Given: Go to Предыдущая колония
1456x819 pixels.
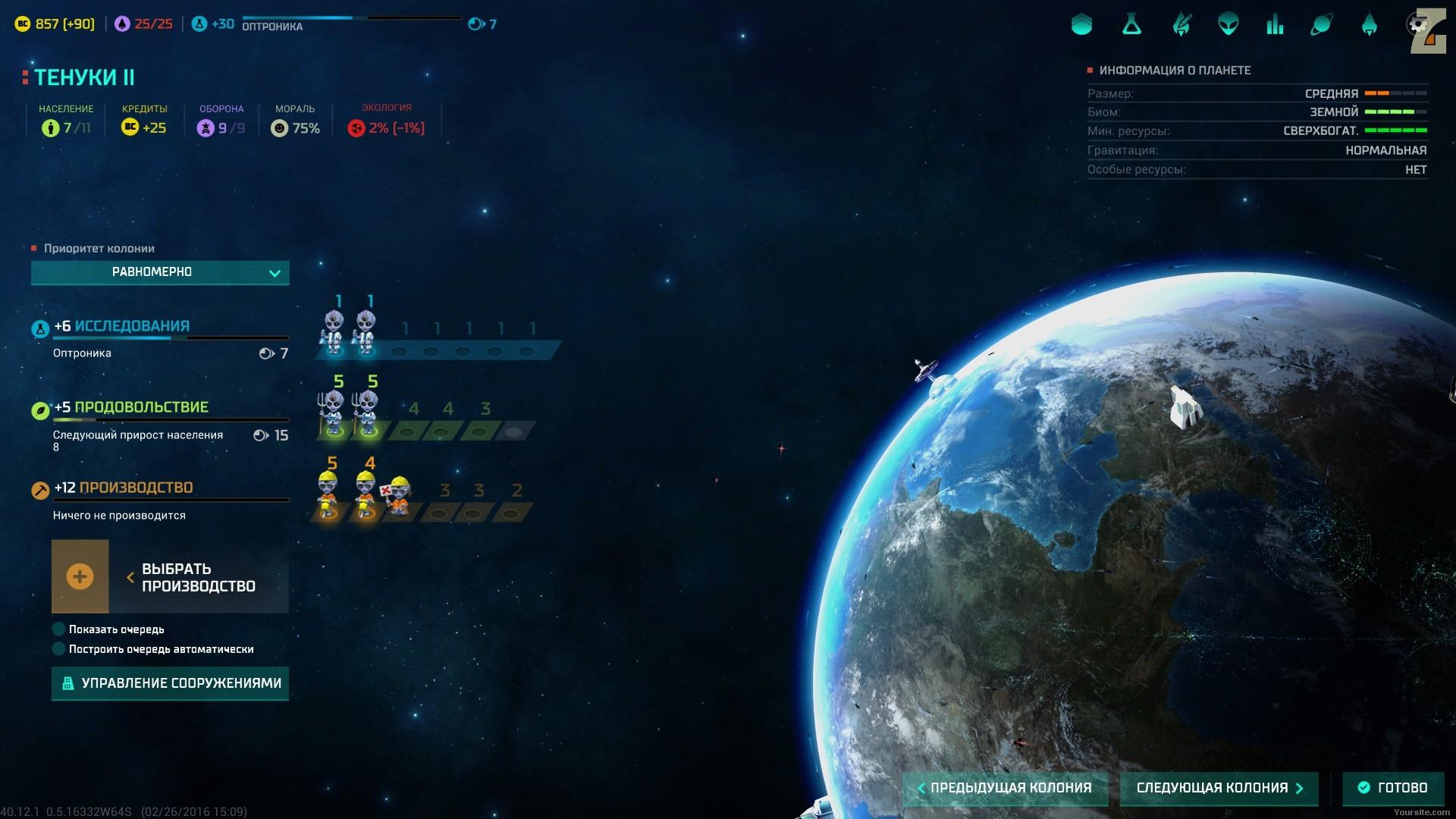Looking at the screenshot, I should (1005, 788).
